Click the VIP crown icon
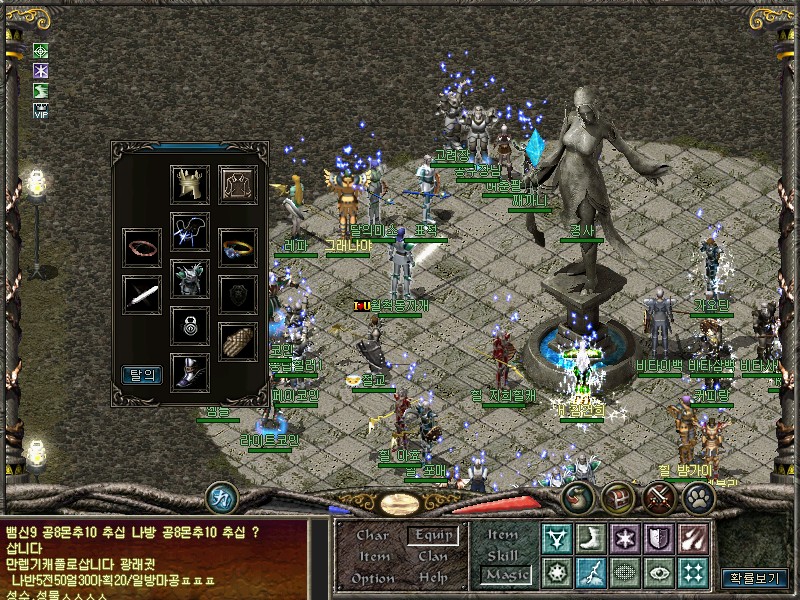This screenshot has height=600, width=800. (x=41, y=111)
